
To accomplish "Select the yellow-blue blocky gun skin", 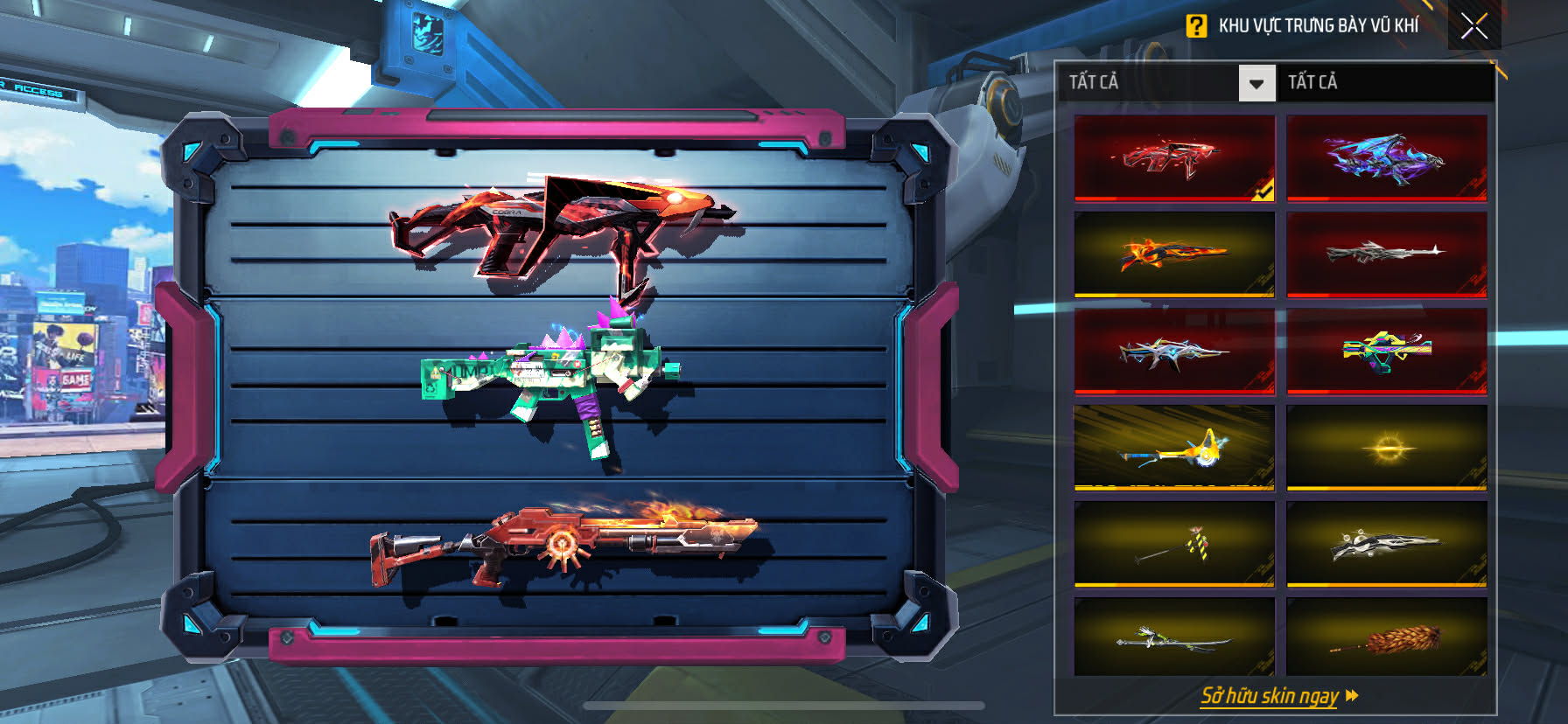I will coord(1387,352).
